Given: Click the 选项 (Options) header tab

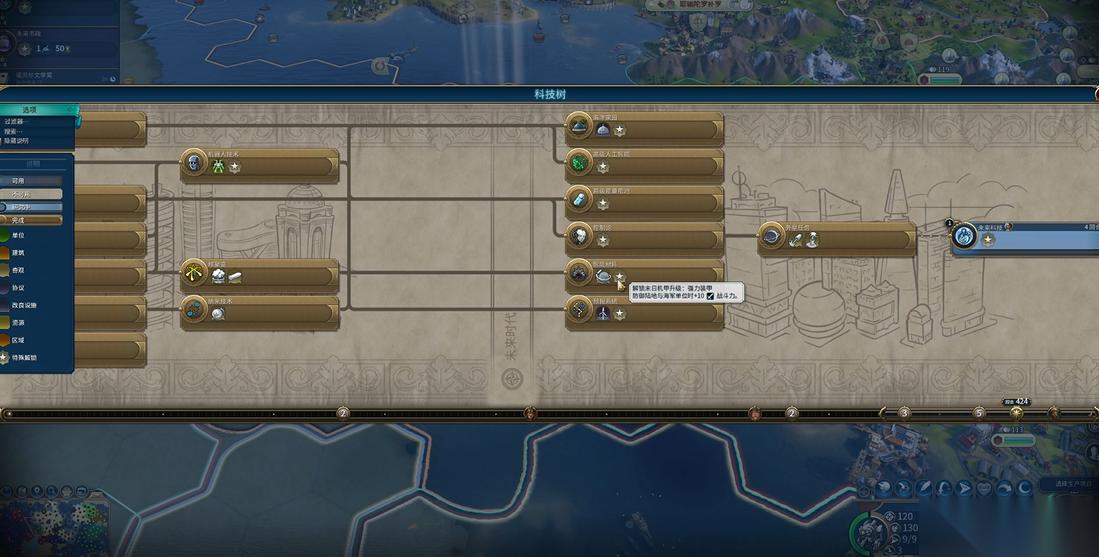Looking at the screenshot, I should [x=30, y=110].
